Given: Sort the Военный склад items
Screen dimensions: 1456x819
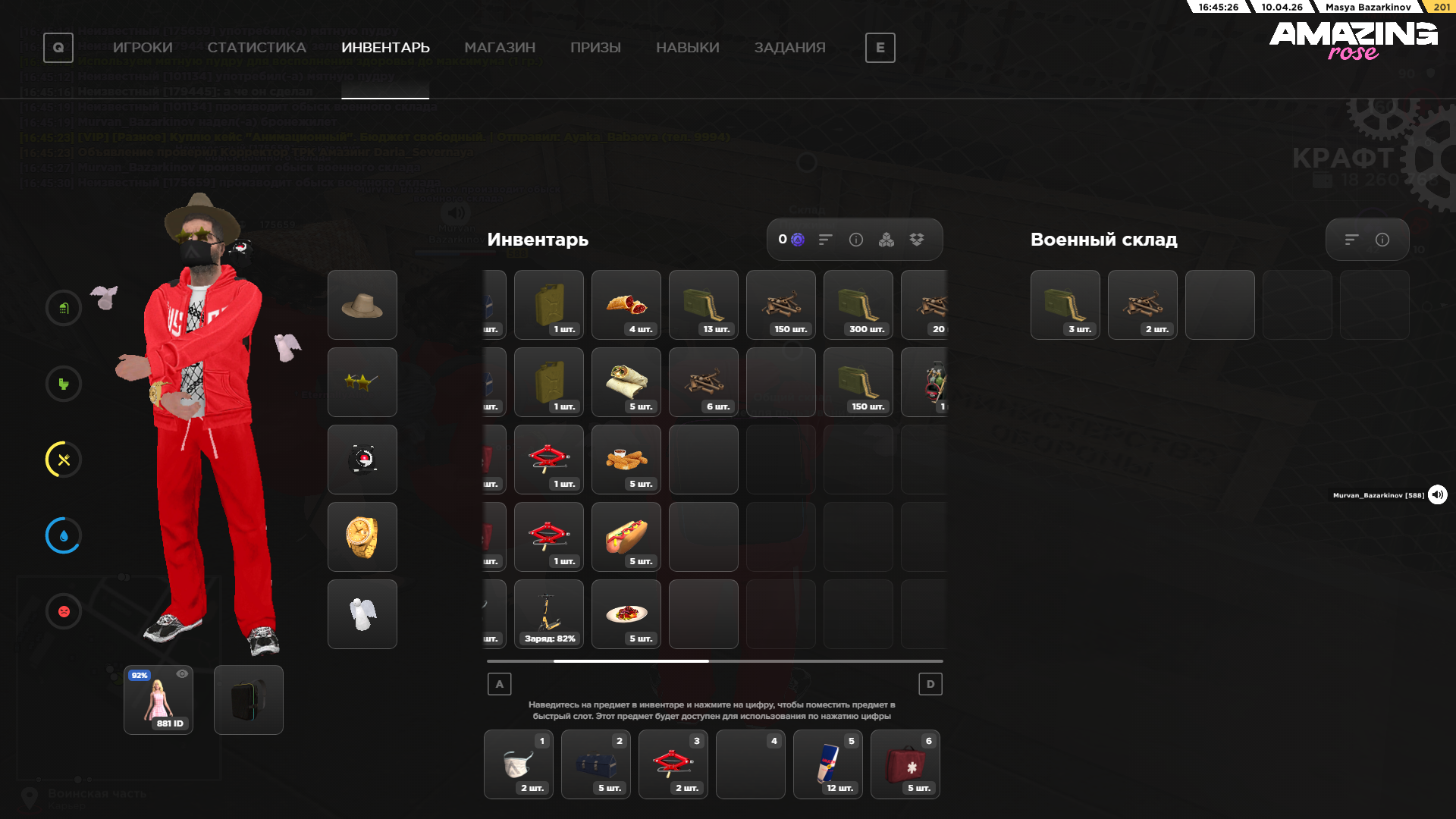Looking at the screenshot, I should (1351, 240).
